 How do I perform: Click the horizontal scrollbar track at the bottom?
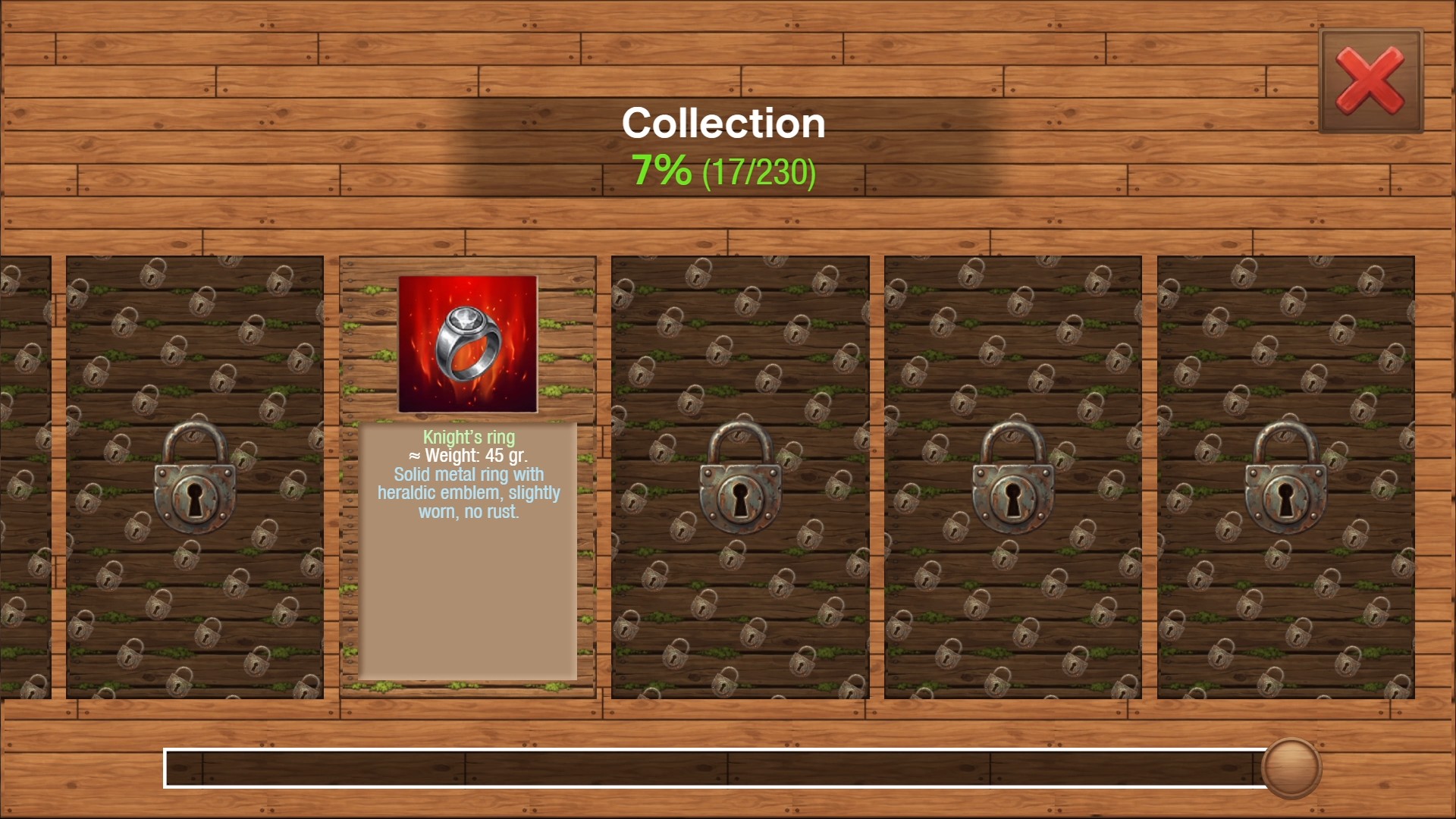click(682, 770)
